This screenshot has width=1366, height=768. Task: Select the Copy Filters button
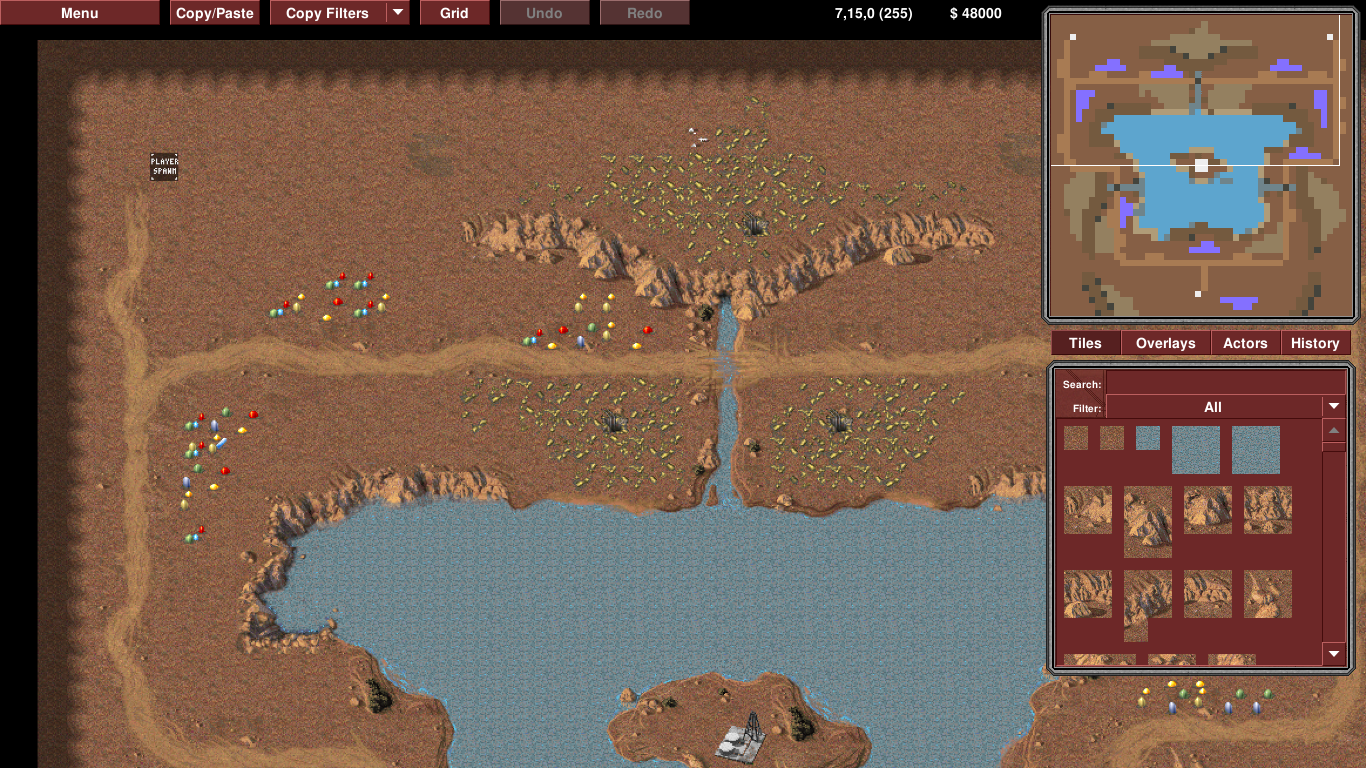click(328, 13)
